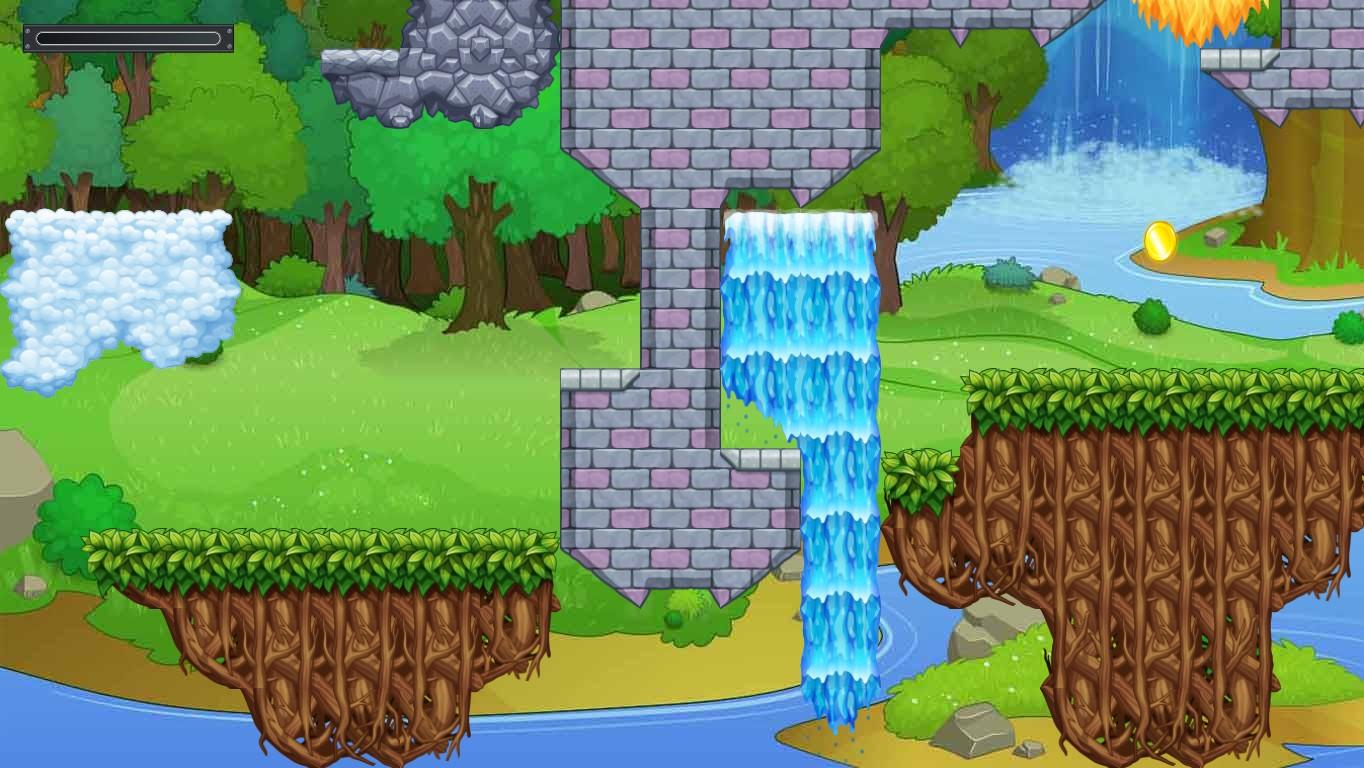Collect the gold coin on the shore
Viewport: 1364px width, 768px height.
(1161, 241)
